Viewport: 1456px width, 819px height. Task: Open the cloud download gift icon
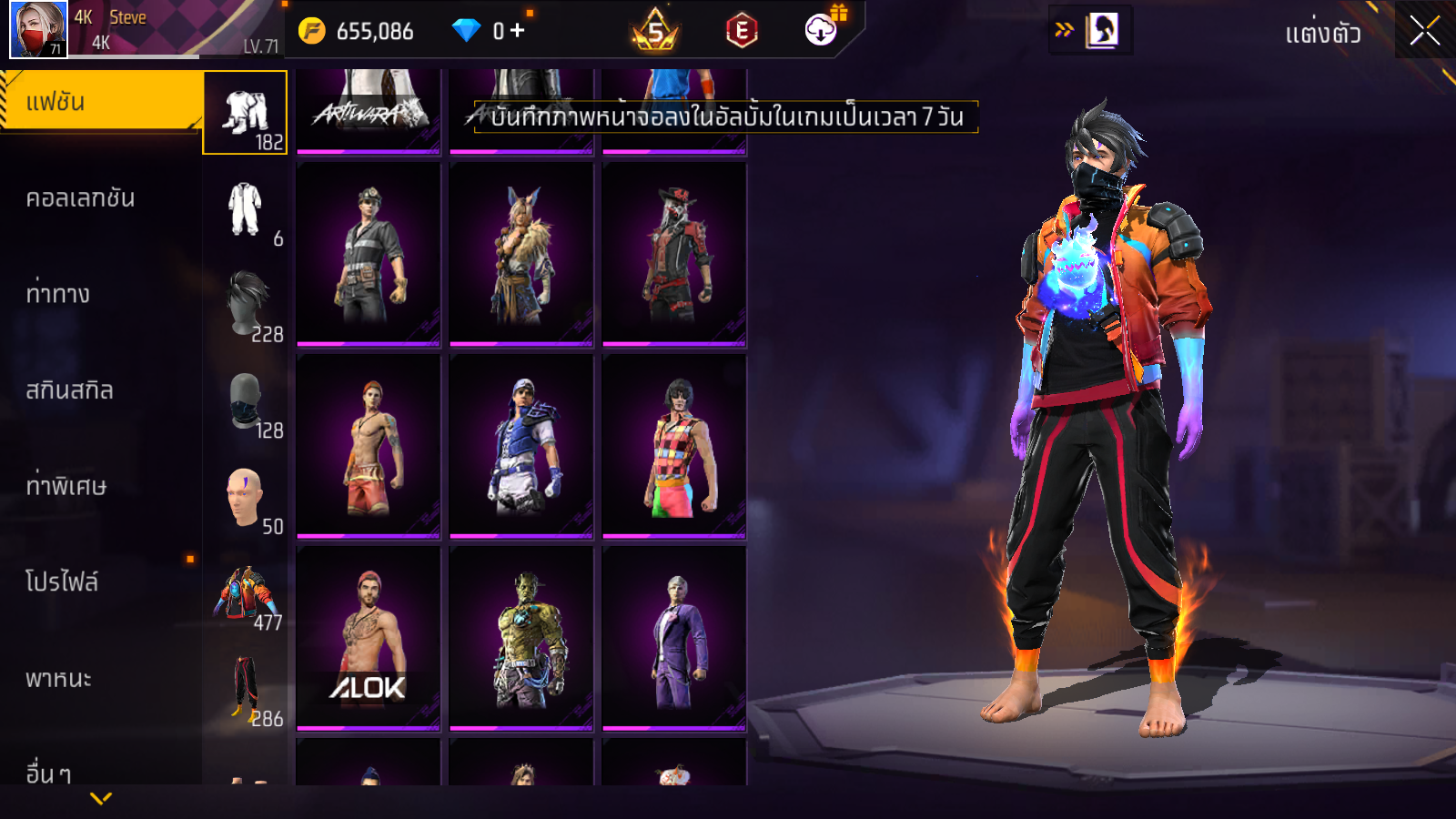[x=822, y=30]
